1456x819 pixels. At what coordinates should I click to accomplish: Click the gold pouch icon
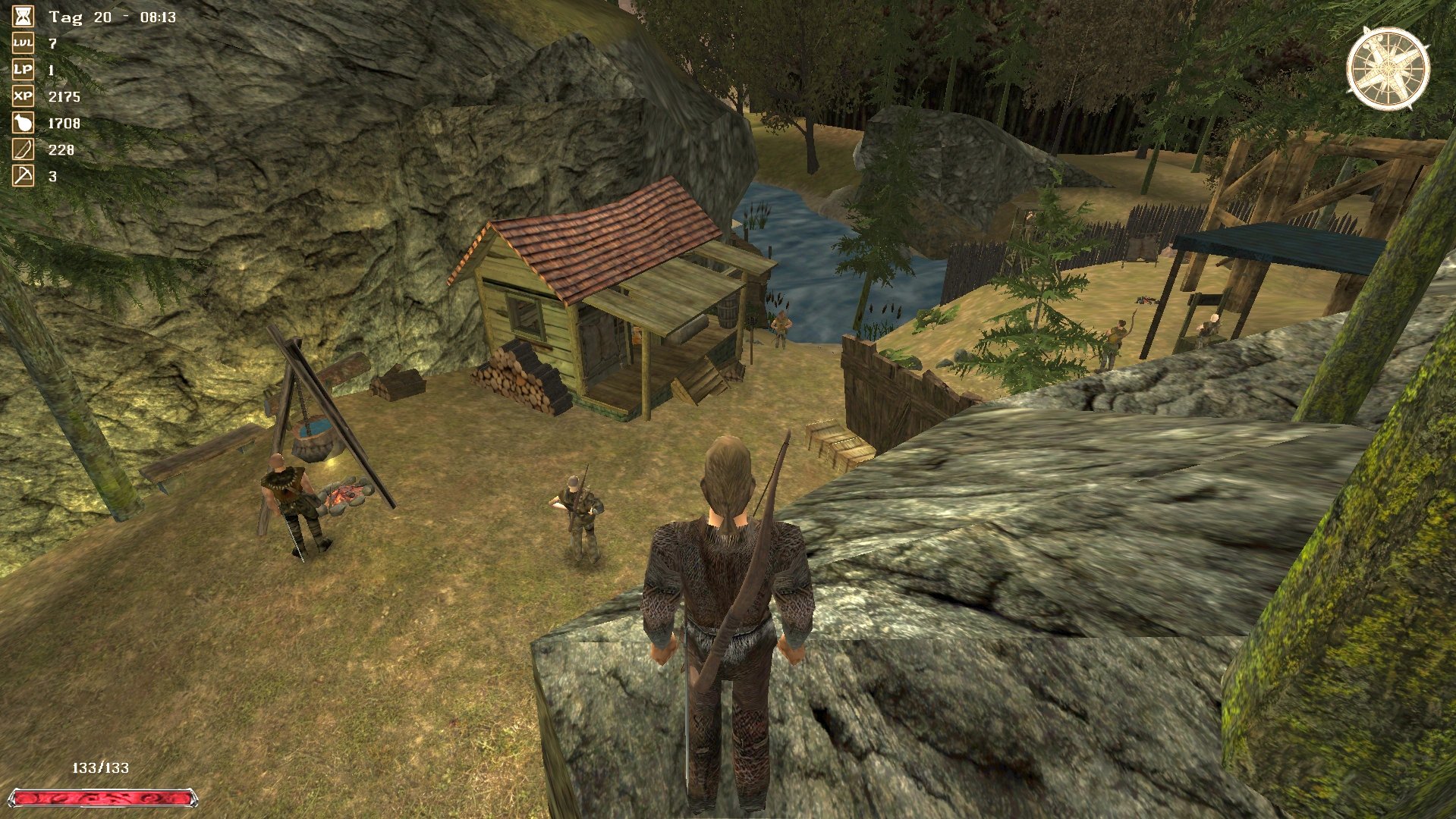coord(23,123)
